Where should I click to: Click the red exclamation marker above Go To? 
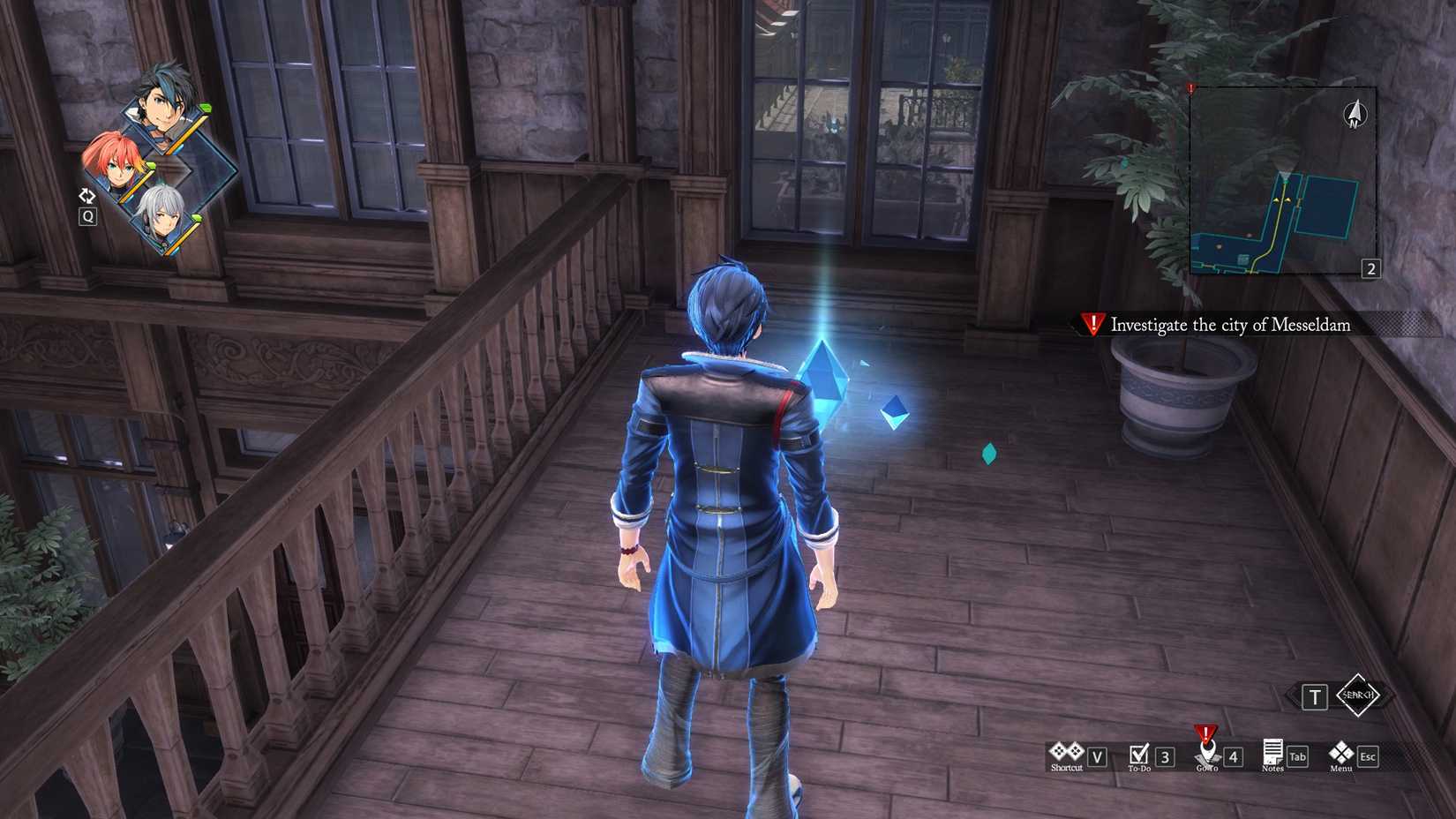(1205, 736)
